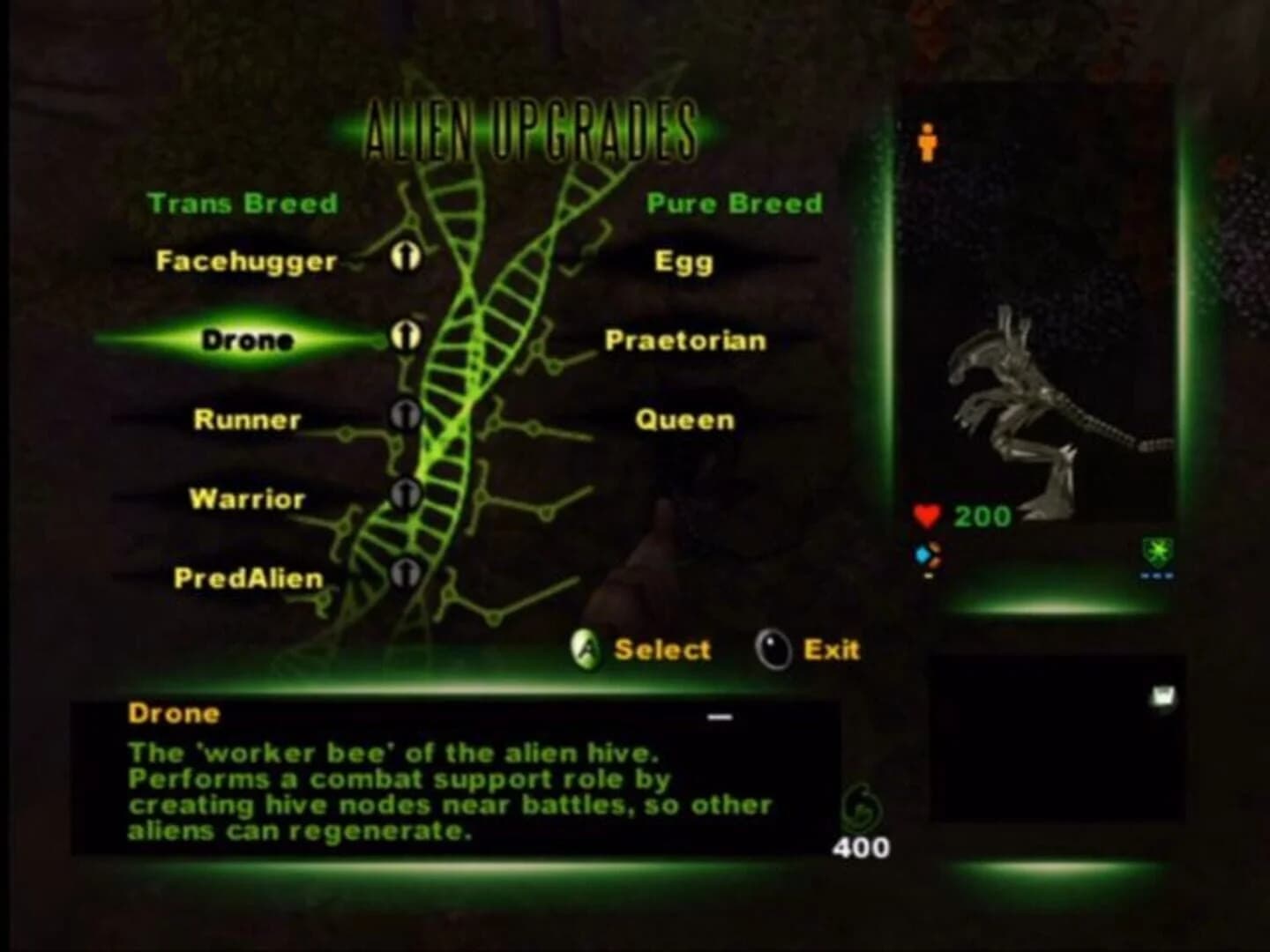The width and height of the screenshot is (1270, 952).
Task: Click the PredAlien upgrade arrow icon
Action: (407, 573)
